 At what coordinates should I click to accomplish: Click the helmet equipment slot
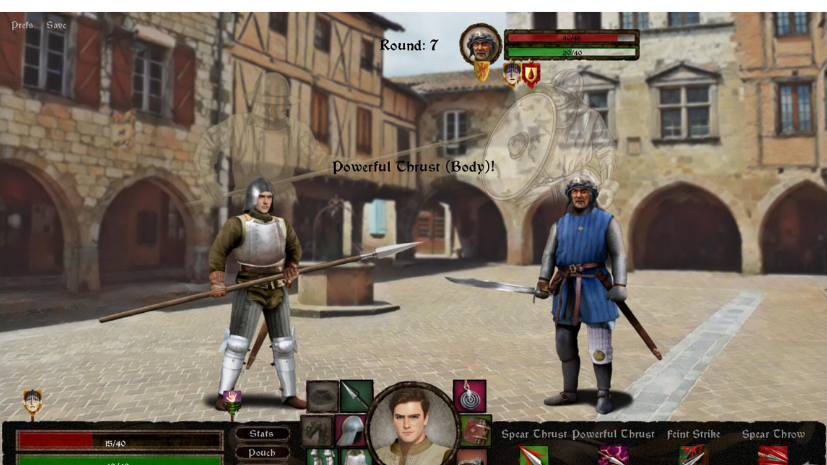[x=349, y=430]
